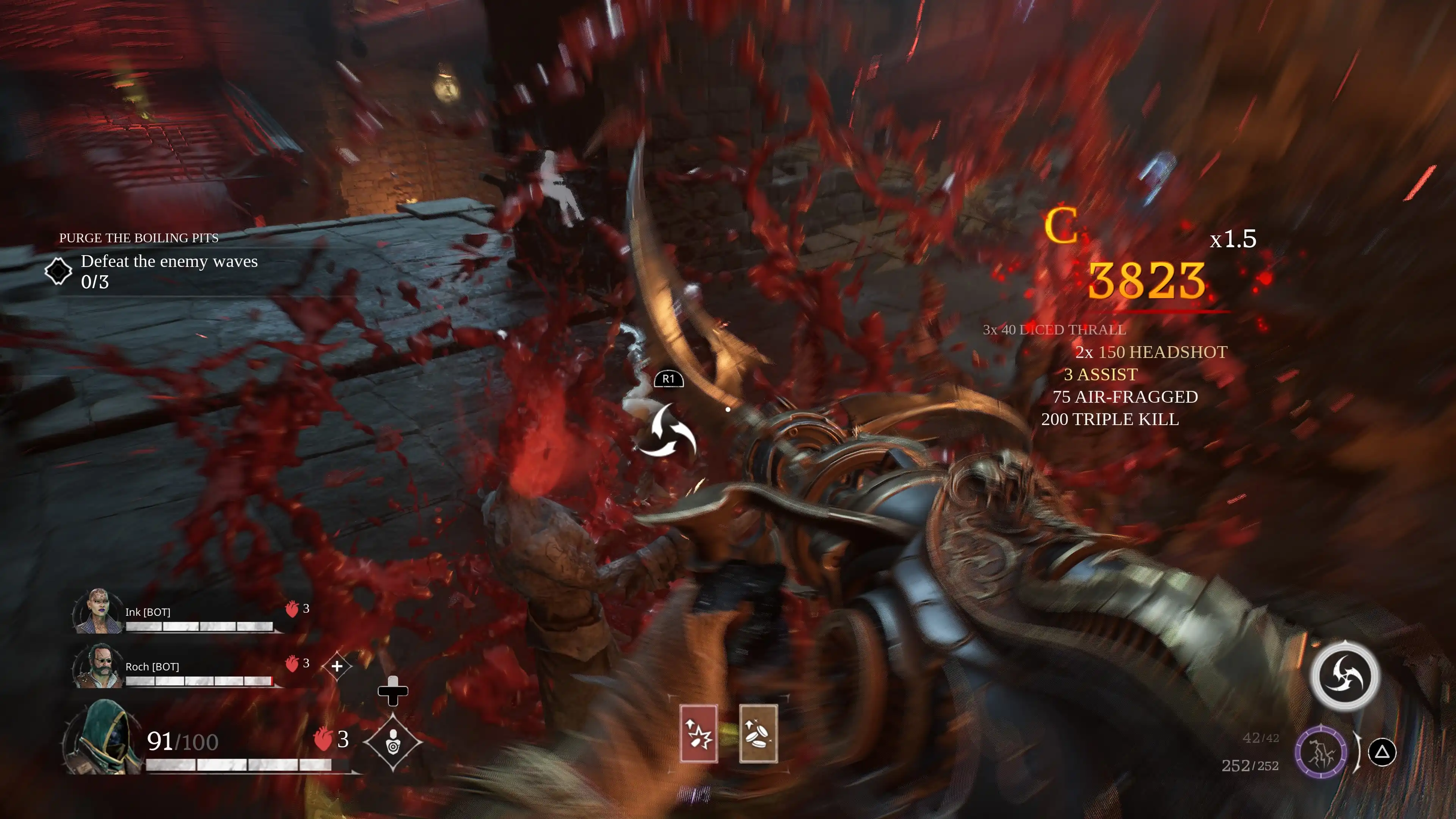Viewport: 1456px width, 819px height.
Task: Click the small diamond plus icon beside Roch
Action: tap(337, 666)
